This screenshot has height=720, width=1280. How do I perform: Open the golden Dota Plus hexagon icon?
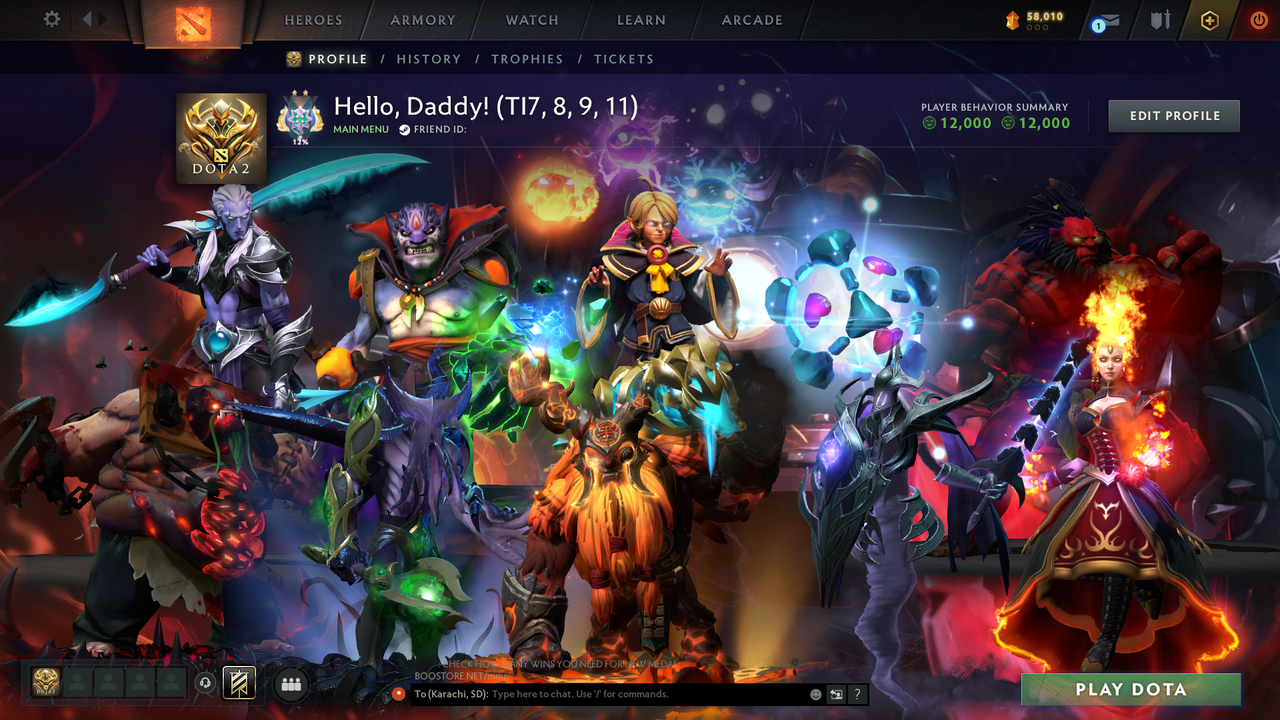coord(1207,18)
